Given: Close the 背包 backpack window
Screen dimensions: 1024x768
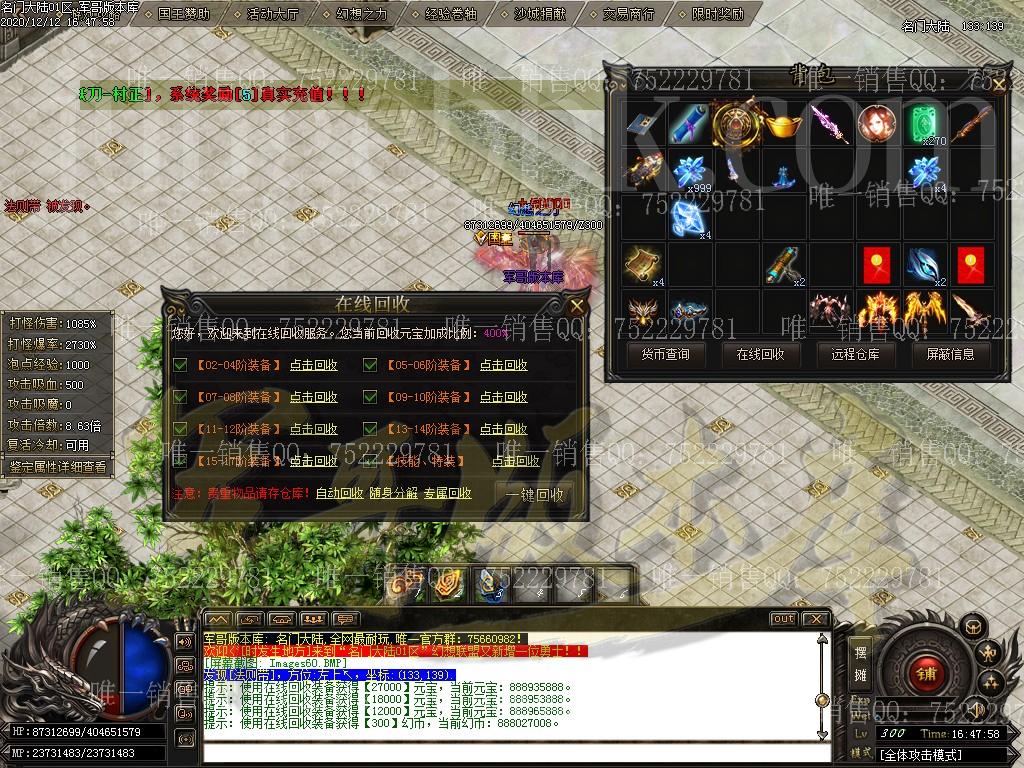Looking at the screenshot, I should (998, 84).
